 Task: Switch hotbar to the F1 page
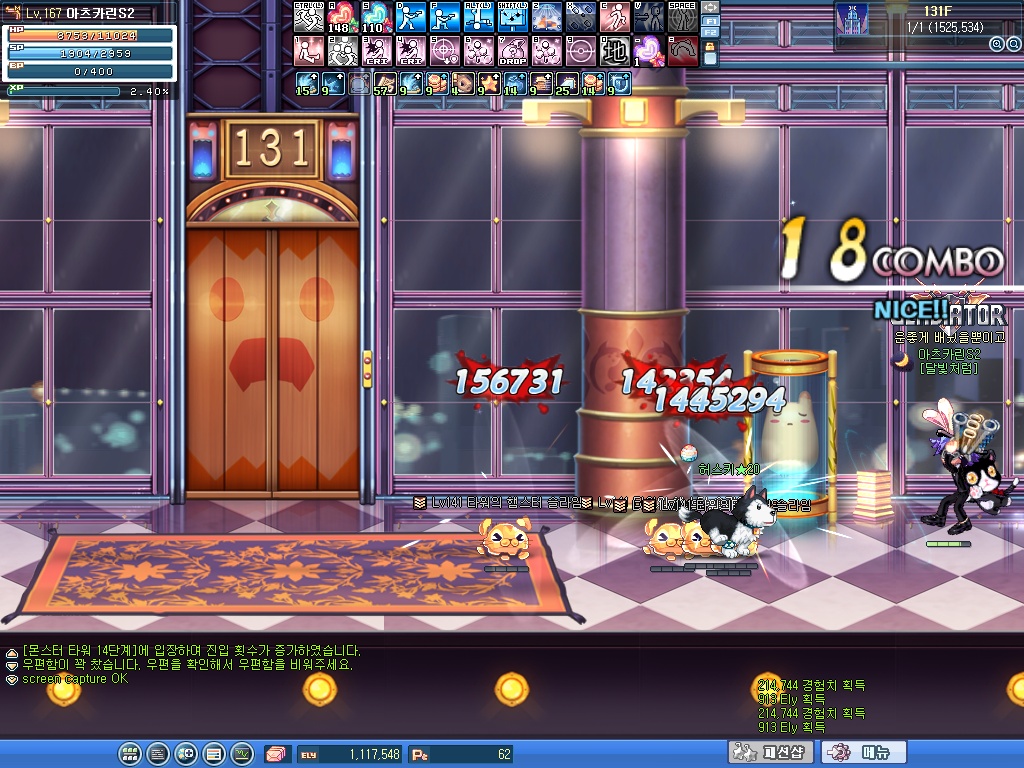[711, 20]
